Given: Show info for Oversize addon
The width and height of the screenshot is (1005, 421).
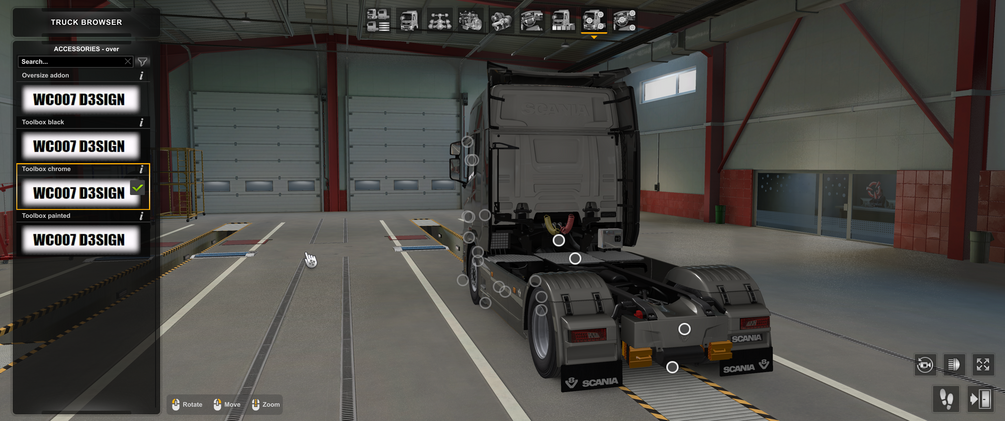Looking at the screenshot, I should click(x=141, y=76).
